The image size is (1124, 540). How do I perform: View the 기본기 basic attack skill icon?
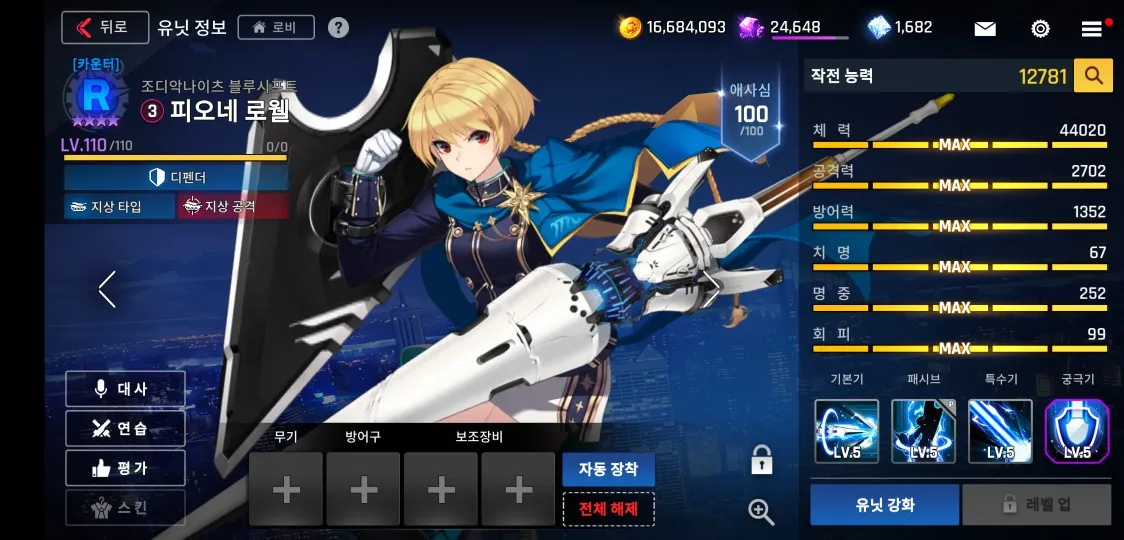coord(846,431)
